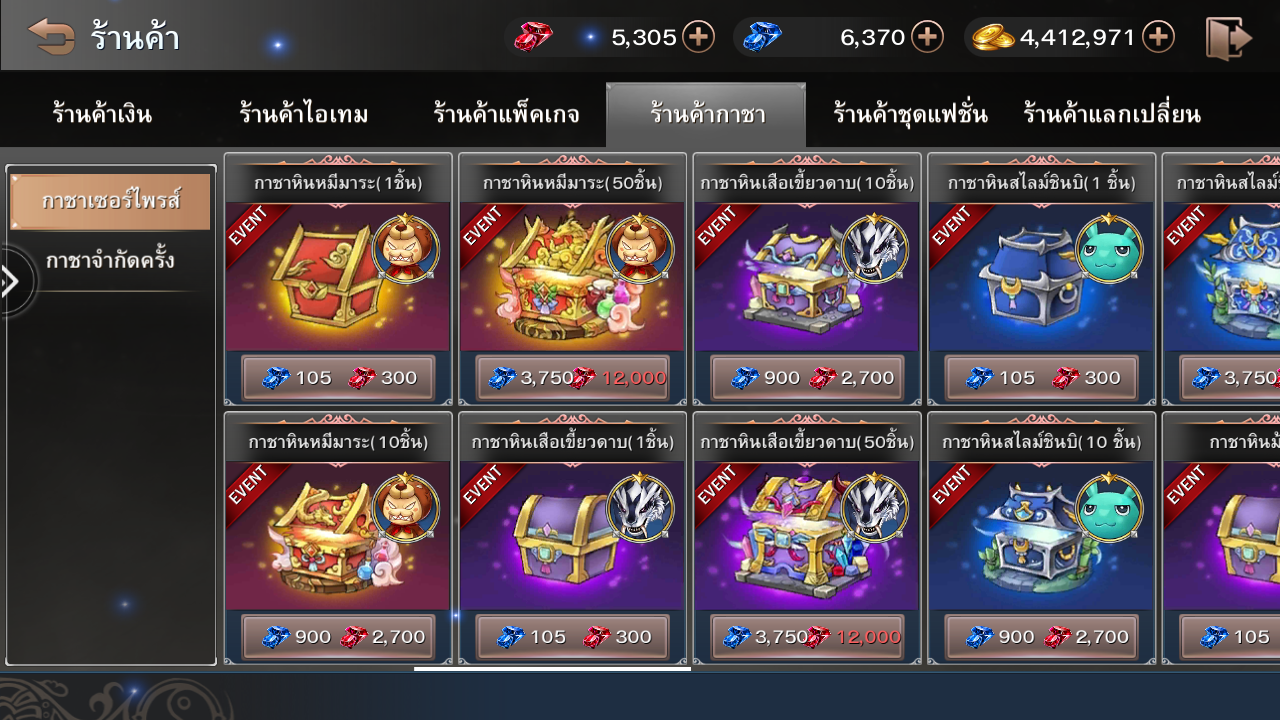Add more red gems with plus button
The width and height of the screenshot is (1280, 720).
click(698, 37)
